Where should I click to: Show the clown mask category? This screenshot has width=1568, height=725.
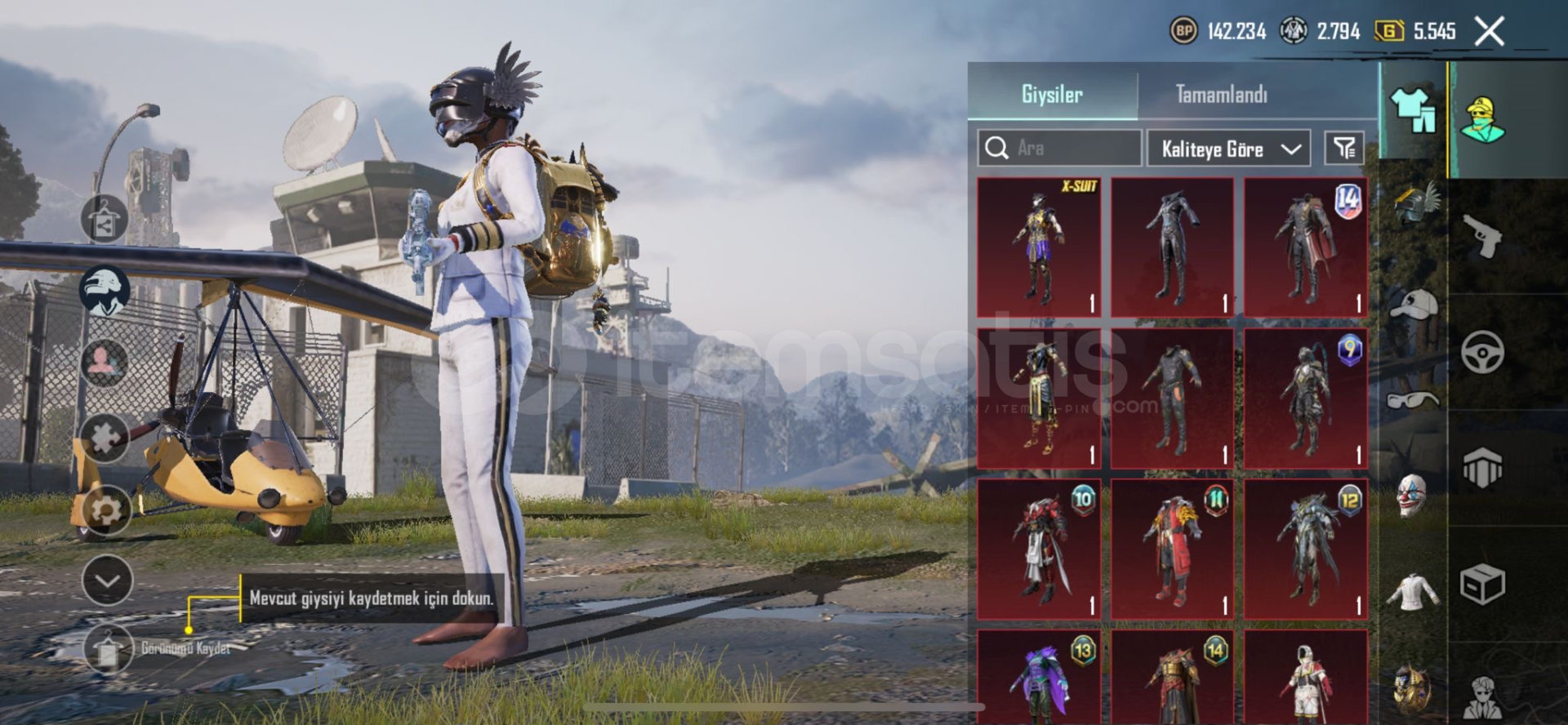tap(1411, 496)
